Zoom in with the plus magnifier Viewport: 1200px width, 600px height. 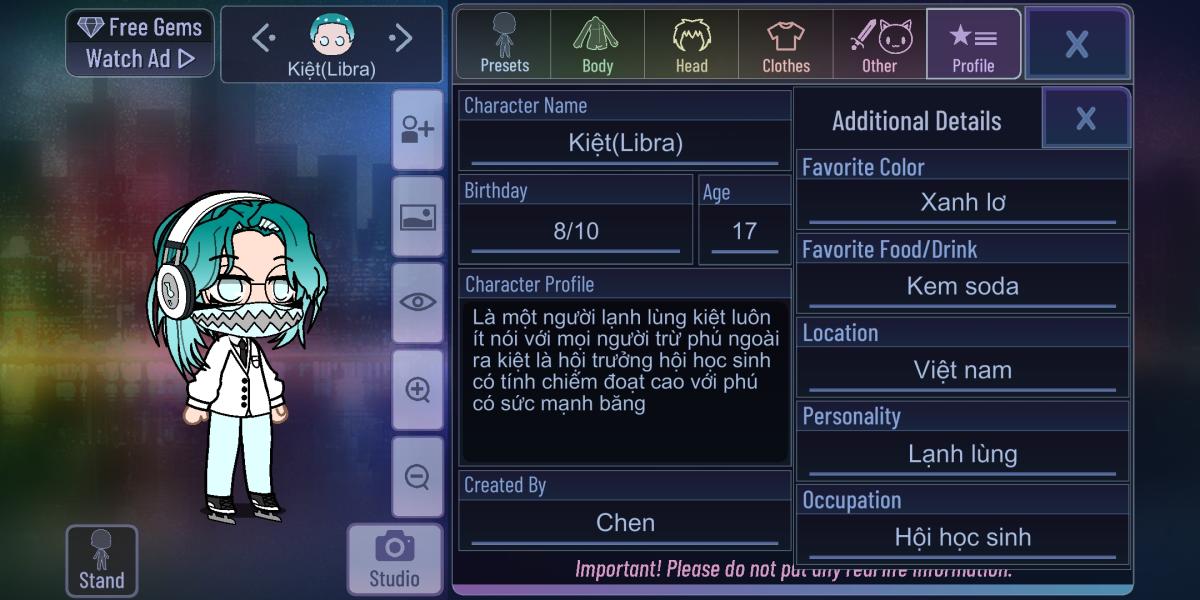pyautogui.click(x=417, y=390)
